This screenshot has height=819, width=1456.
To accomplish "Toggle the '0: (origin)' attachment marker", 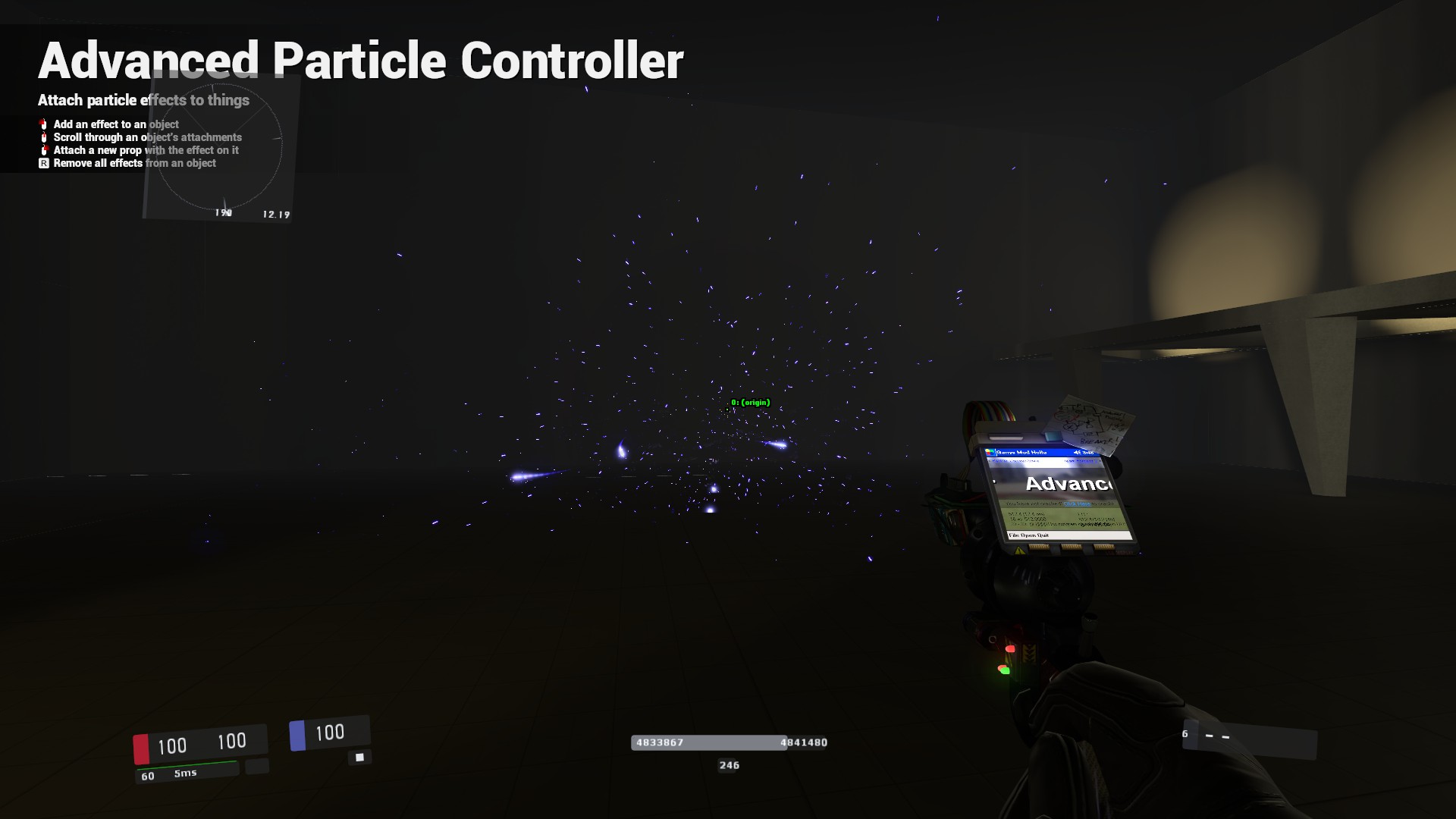I will pyautogui.click(x=749, y=403).
